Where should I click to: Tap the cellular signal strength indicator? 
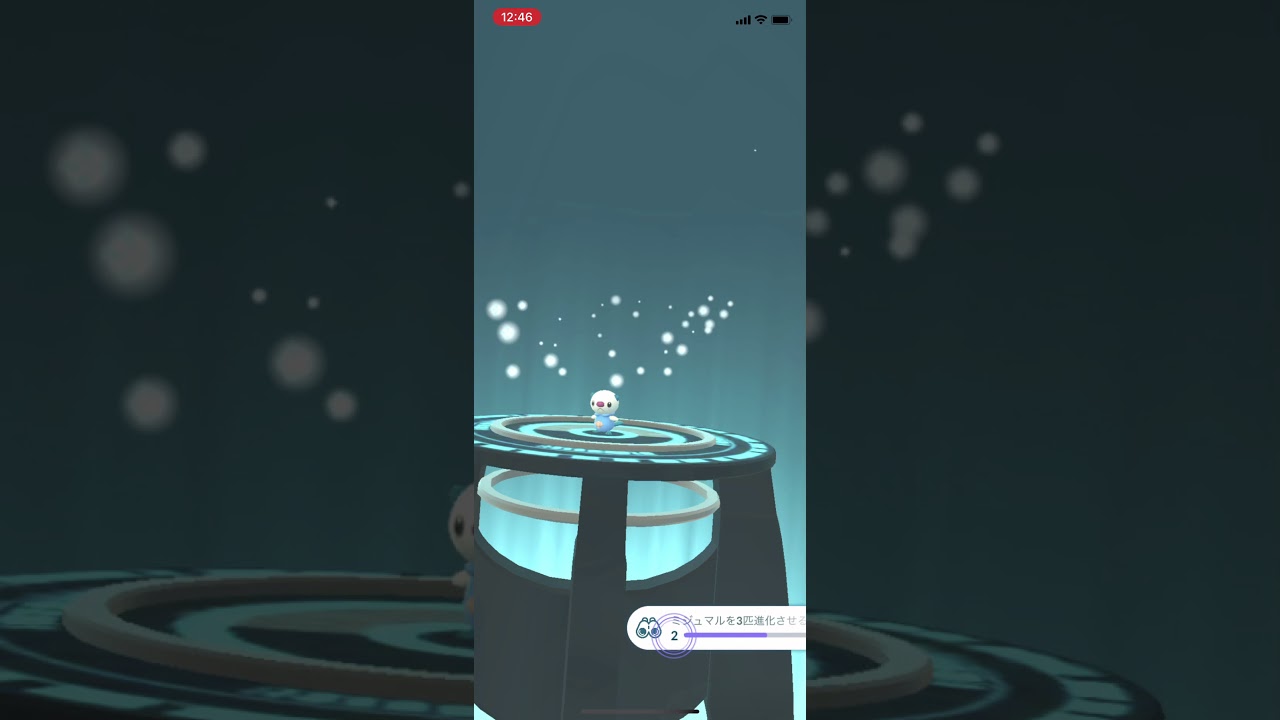[742, 19]
